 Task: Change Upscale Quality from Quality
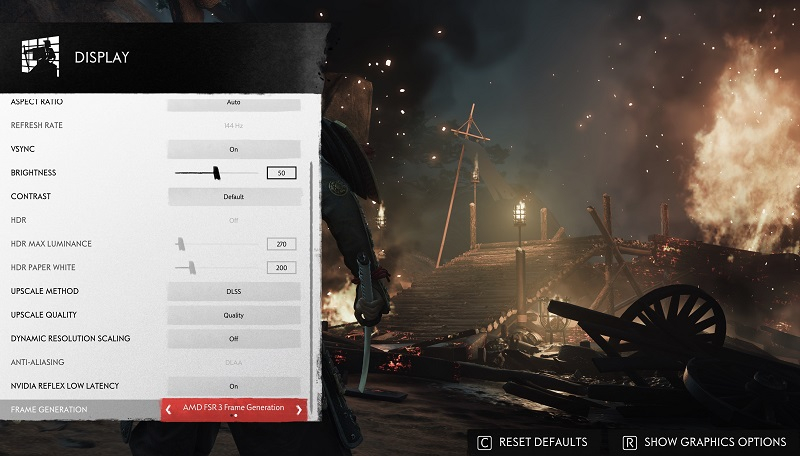click(233, 315)
